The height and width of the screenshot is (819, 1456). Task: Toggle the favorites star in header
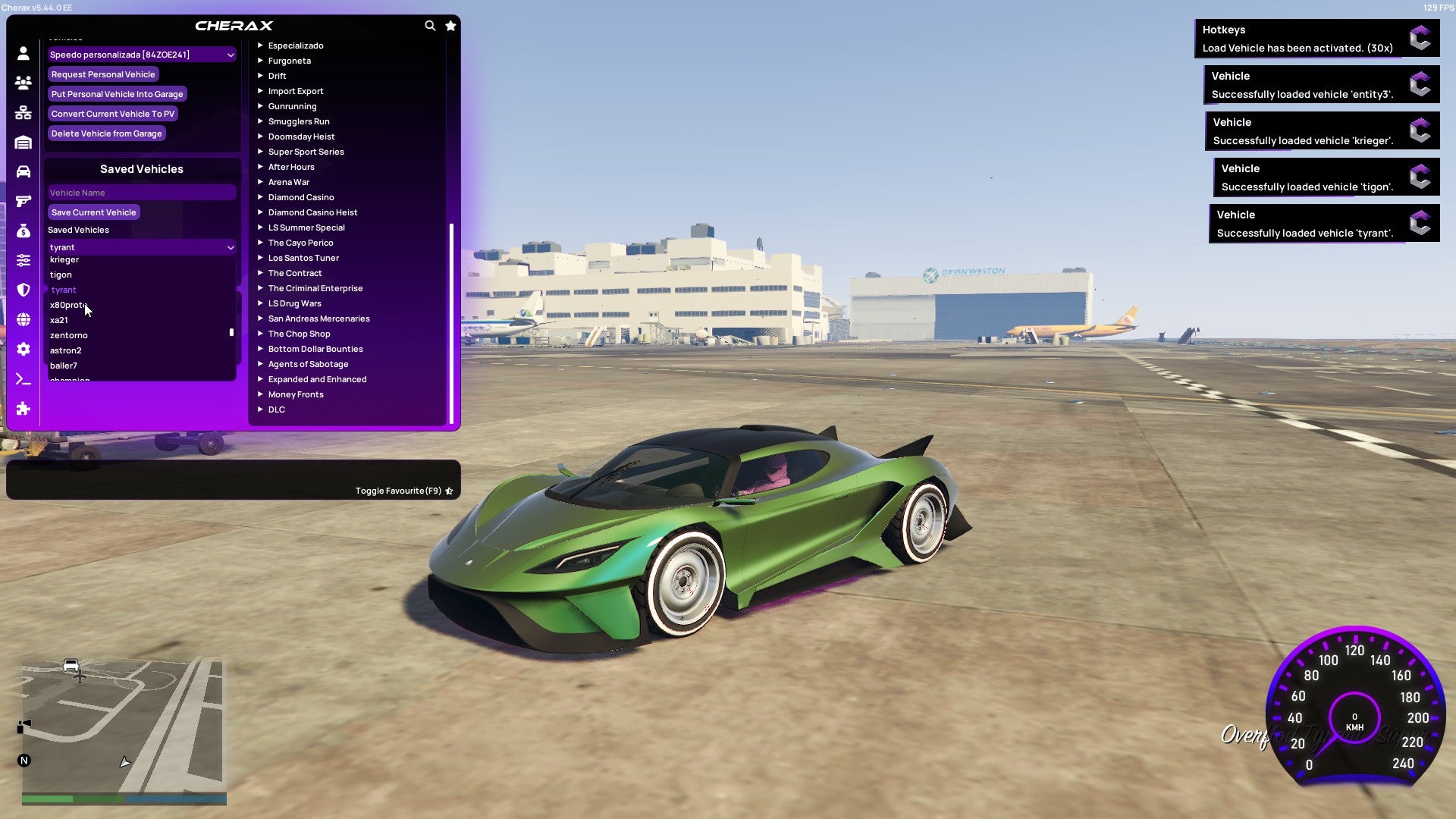450,25
